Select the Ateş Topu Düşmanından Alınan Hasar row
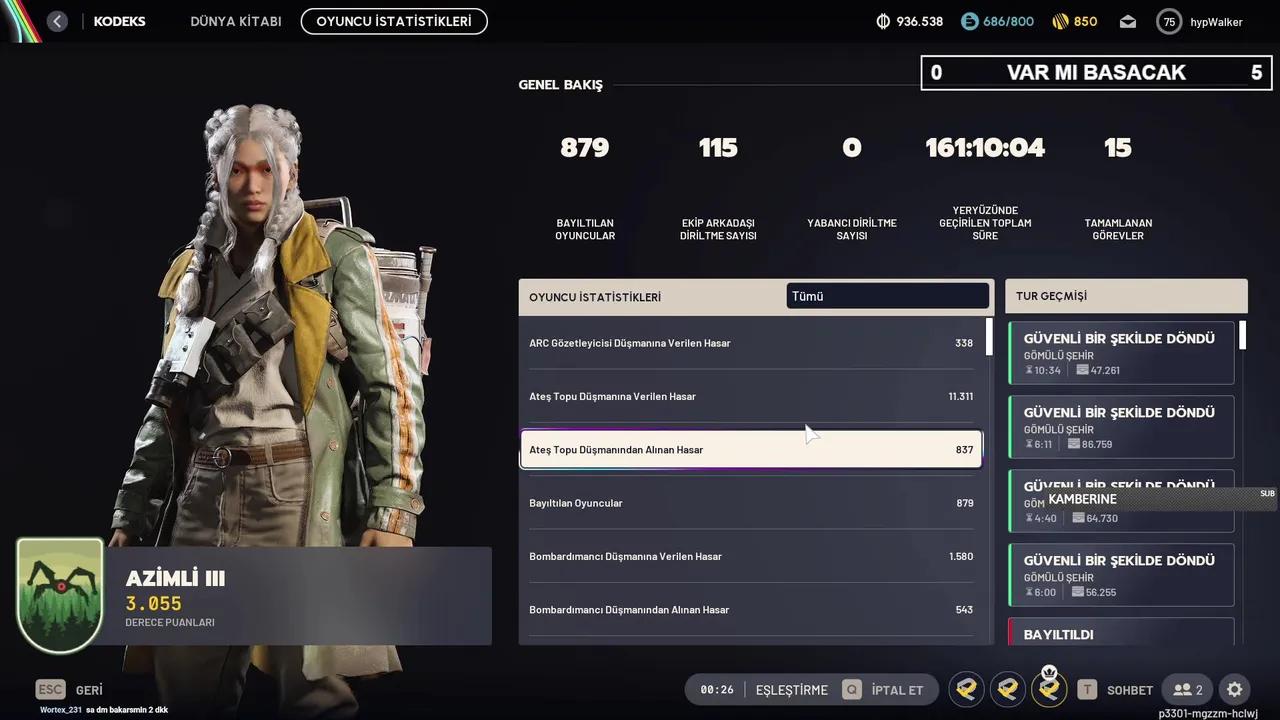1280x720 pixels. click(751, 449)
